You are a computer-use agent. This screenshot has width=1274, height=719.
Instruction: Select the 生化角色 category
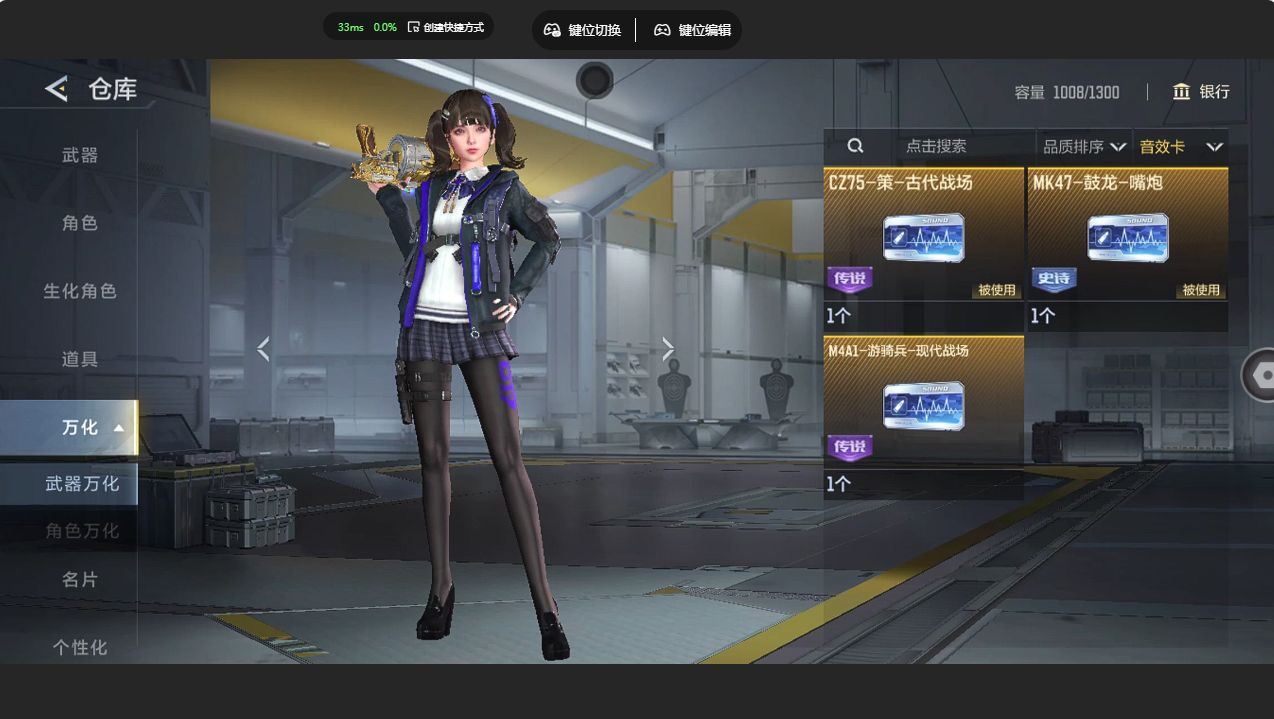(x=80, y=291)
